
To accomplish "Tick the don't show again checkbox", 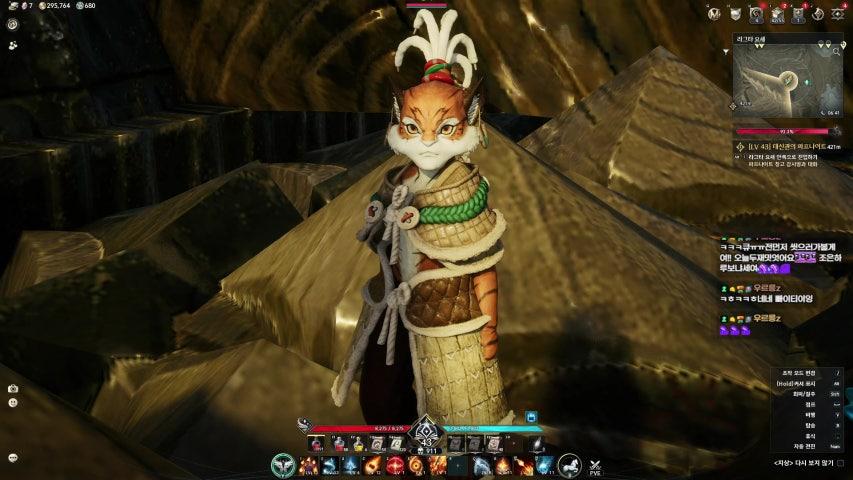I will pyautogui.click(x=840, y=463).
